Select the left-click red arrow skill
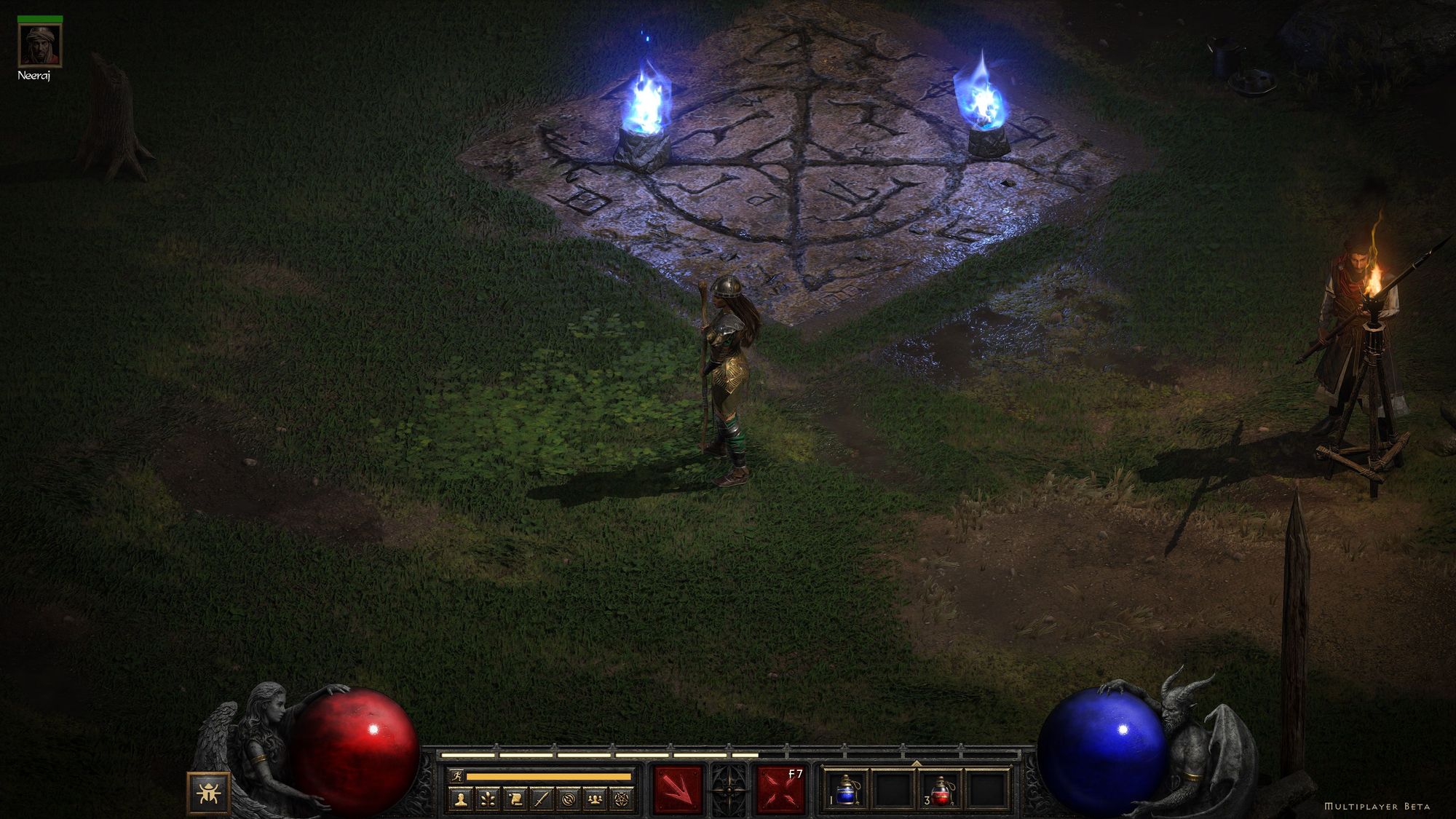 (x=678, y=789)
